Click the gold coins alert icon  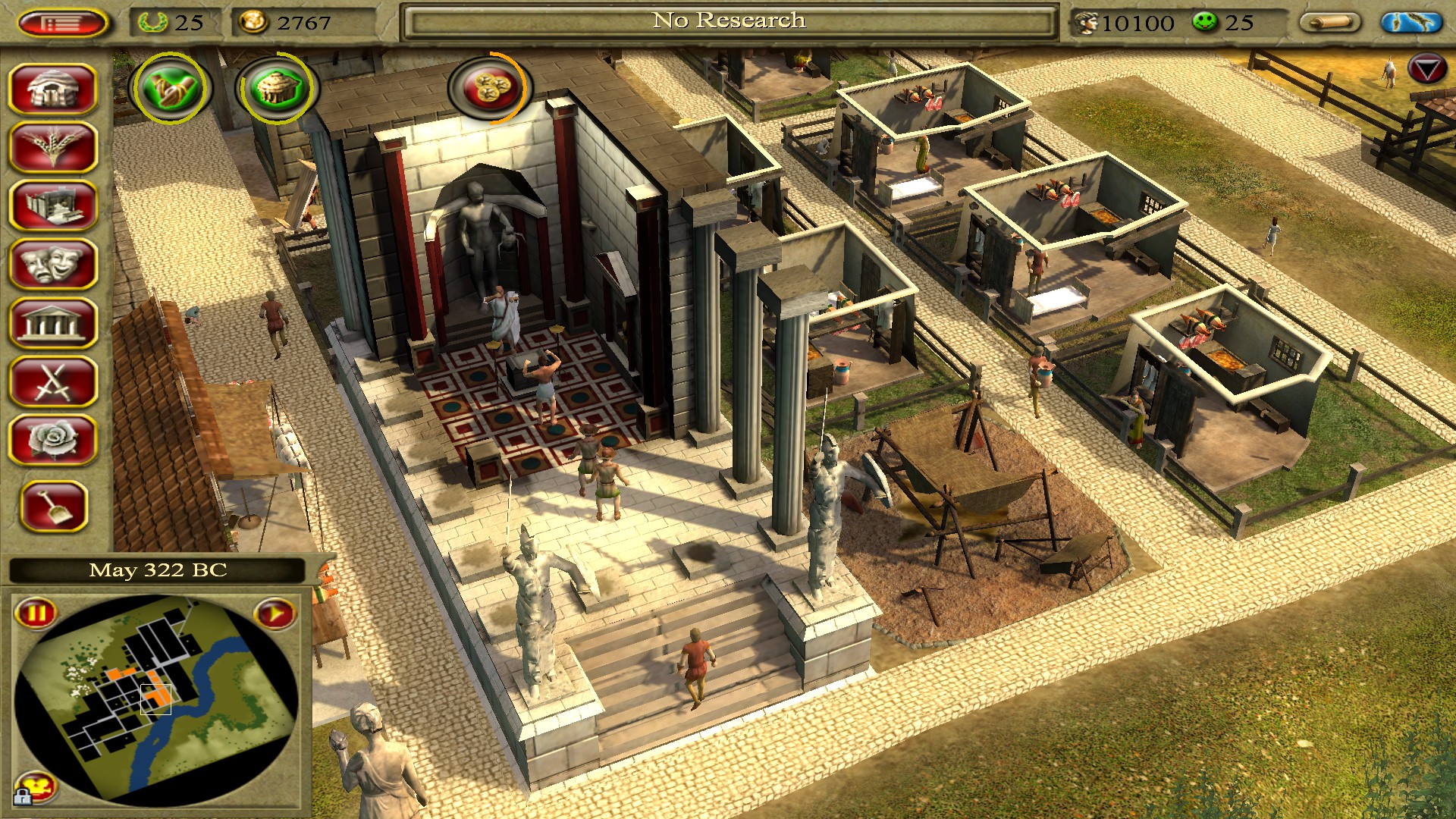489,87
